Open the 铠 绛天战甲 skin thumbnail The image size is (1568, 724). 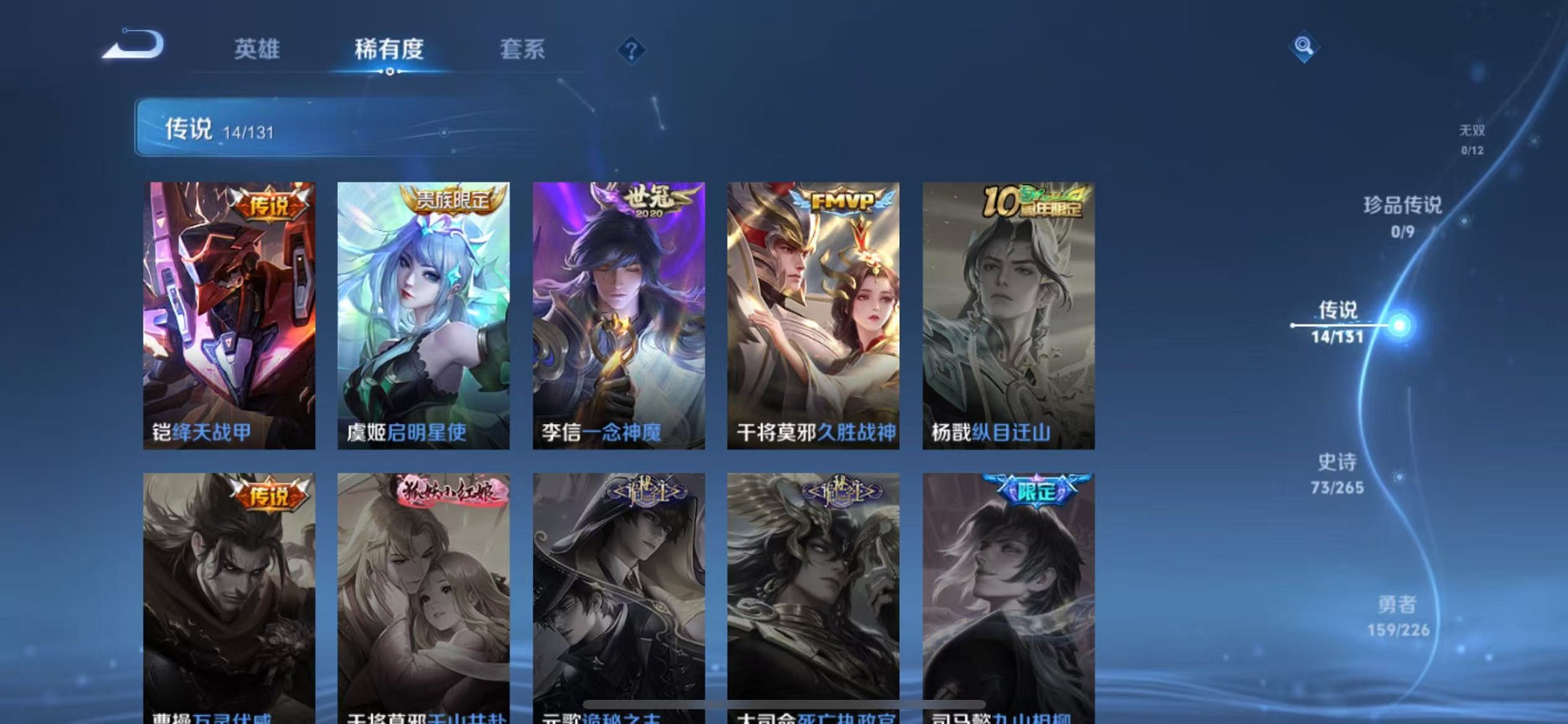pyautogui.click(x=230, y=310)
